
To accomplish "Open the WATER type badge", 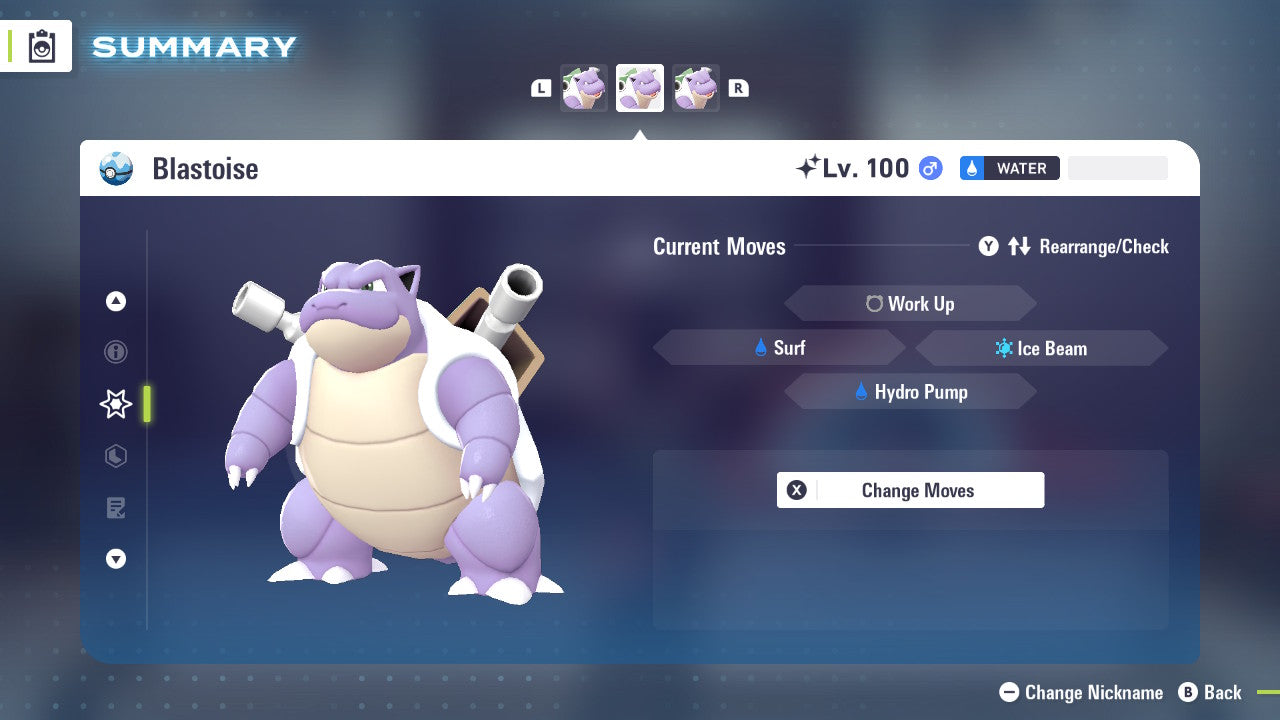I will 1009,168.
